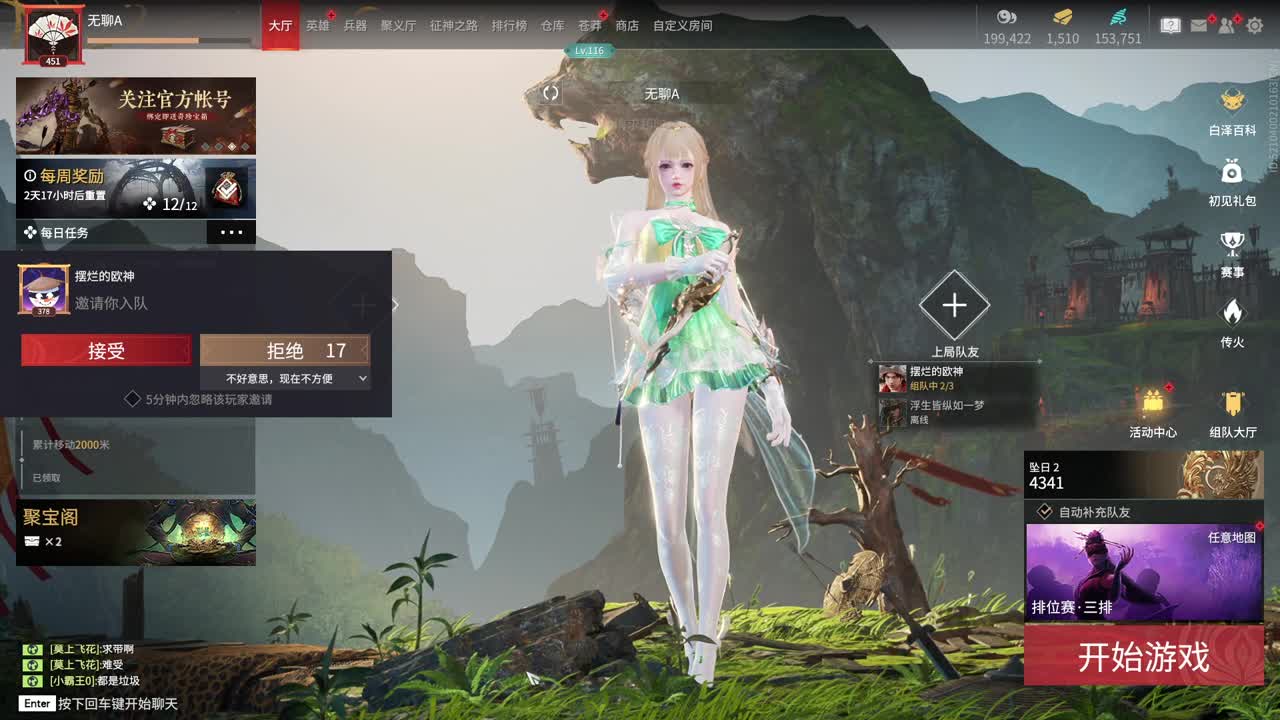The image size is (1280, 720).
Task: Decline the invite with 拒绝
Action: point(285,351)
